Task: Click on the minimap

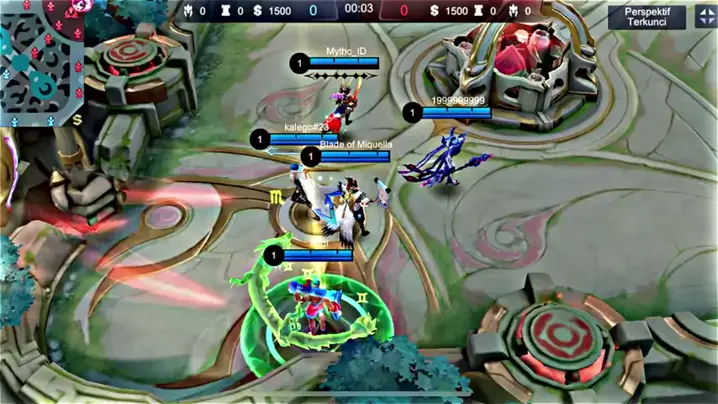Action: tap(40, 62)
